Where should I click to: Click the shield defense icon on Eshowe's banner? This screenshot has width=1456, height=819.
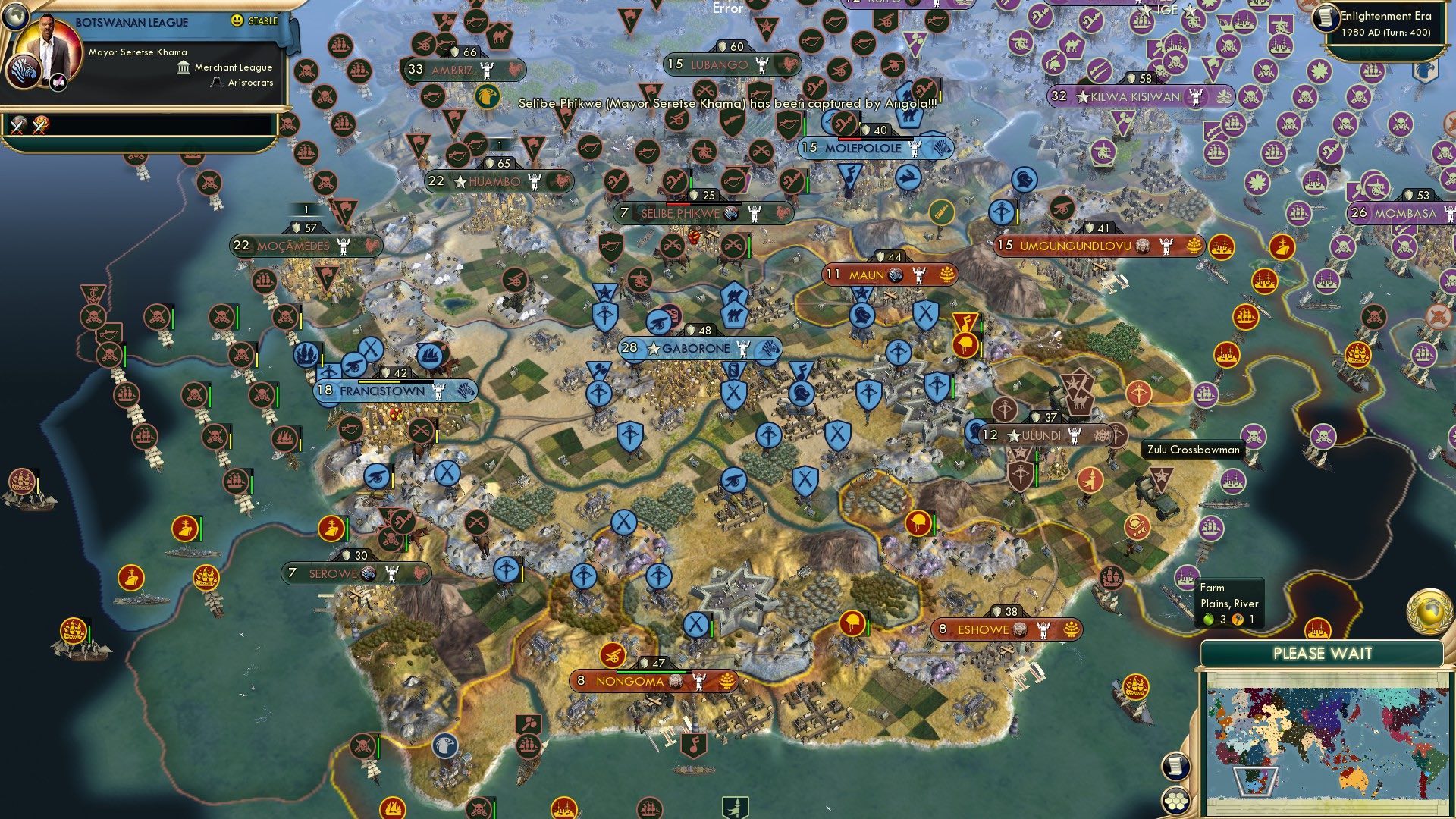pyautogui.click(x=997, y=610)
